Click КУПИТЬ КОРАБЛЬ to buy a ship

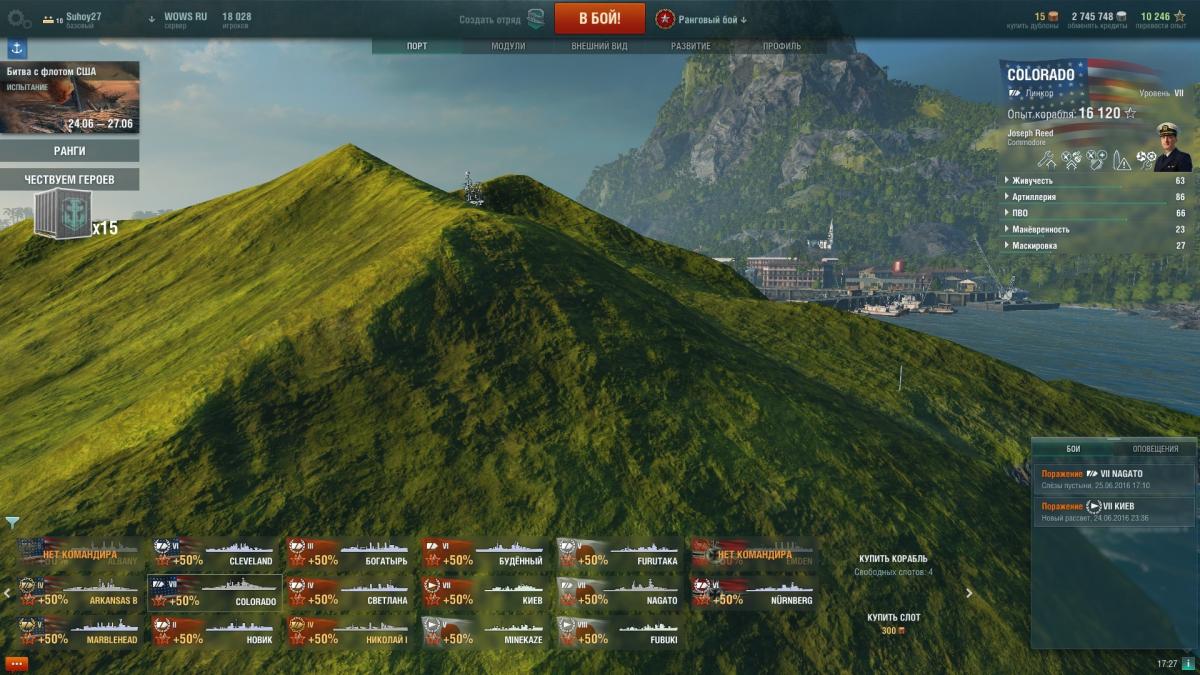click(893, 558)
